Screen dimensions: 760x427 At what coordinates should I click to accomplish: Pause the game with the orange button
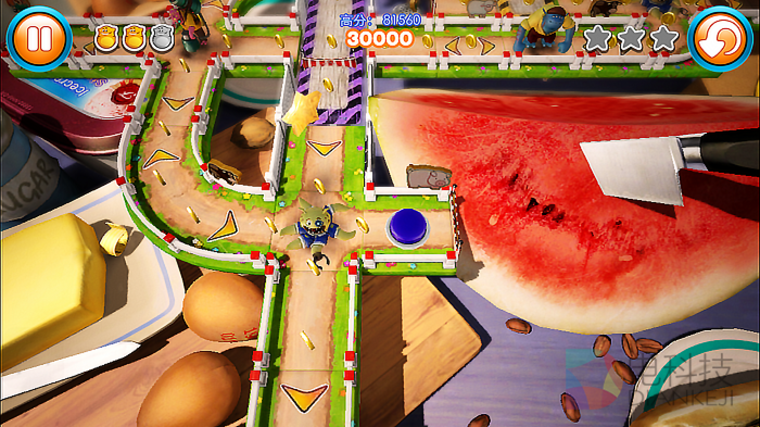(x=38, y=37)
